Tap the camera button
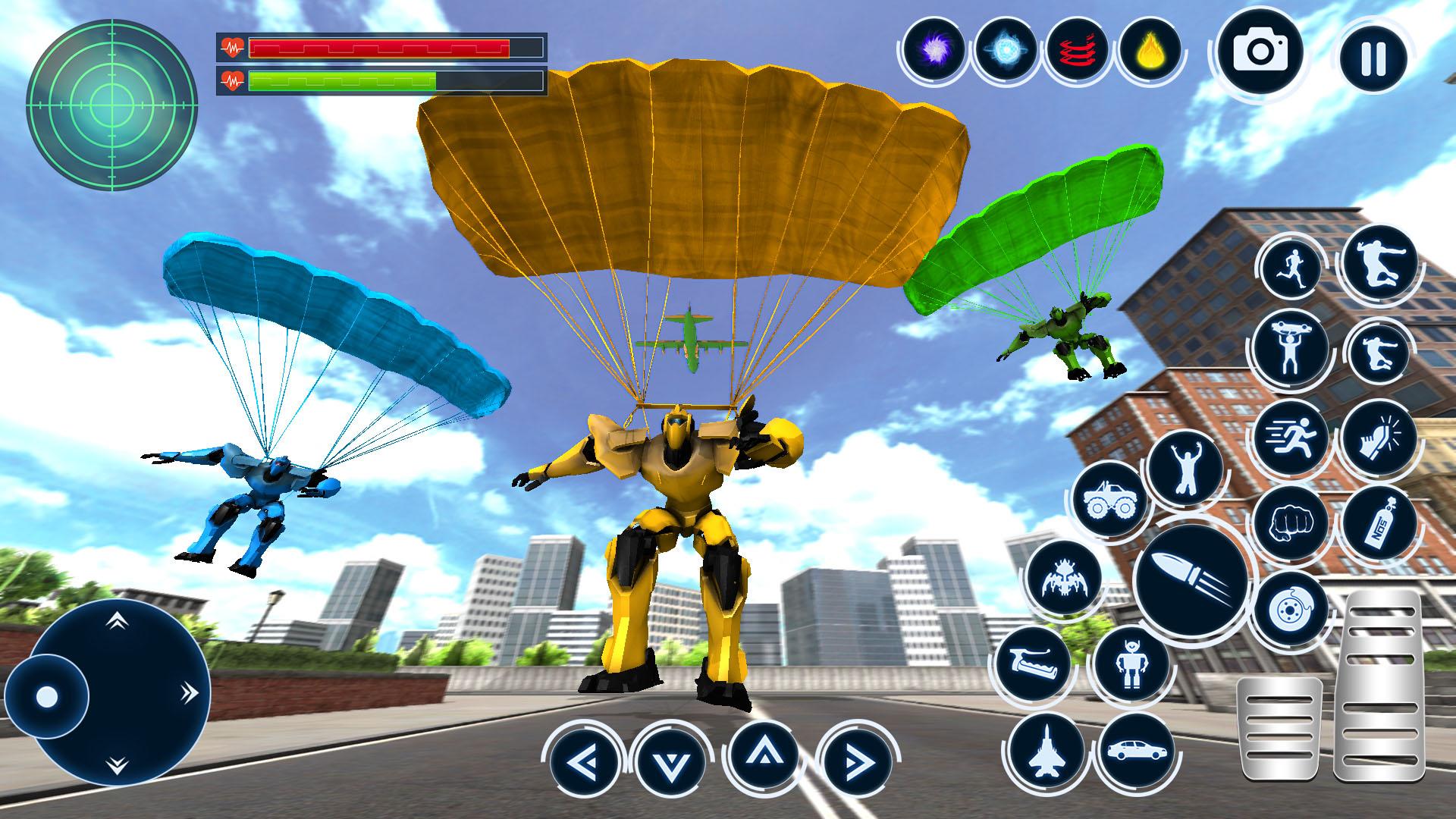Screen dimensions: 1456x819 (x=1260, y=52)
